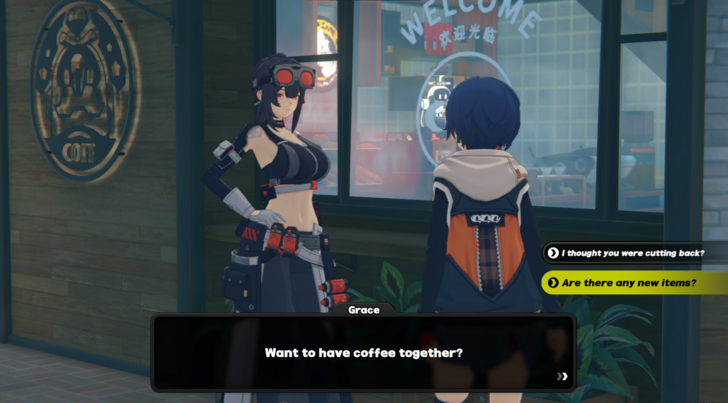The image size is (728, 403).
Task: Advance dialogue with the double-arrow icon
Action: (x=562, y=377)
